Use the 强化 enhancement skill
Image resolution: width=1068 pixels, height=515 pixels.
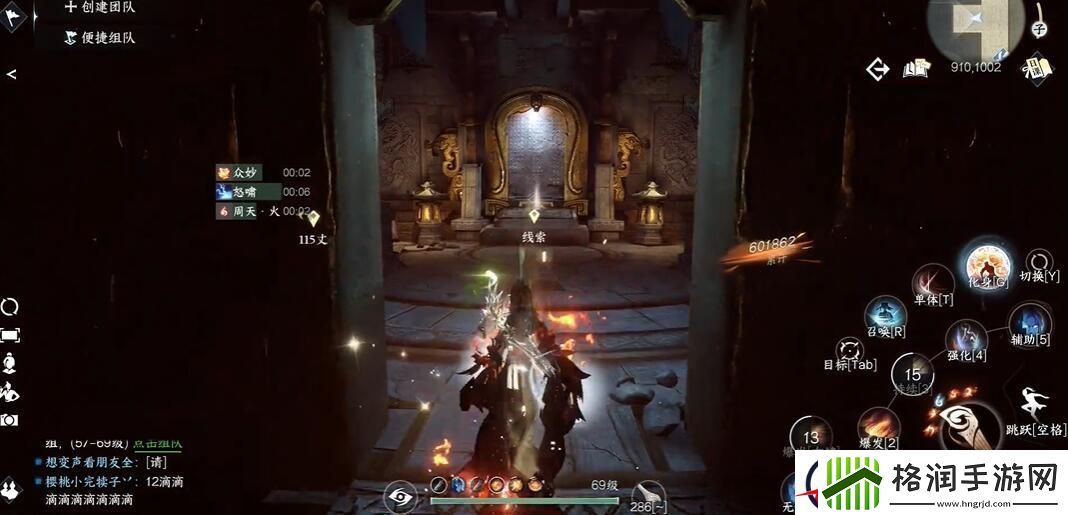click(966, 340)
